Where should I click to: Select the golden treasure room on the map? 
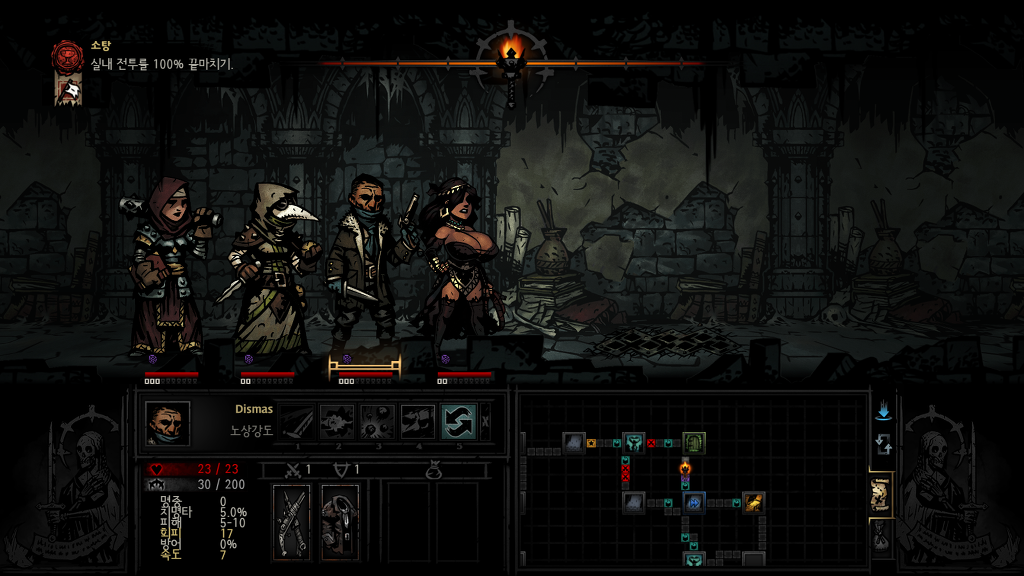752,502
